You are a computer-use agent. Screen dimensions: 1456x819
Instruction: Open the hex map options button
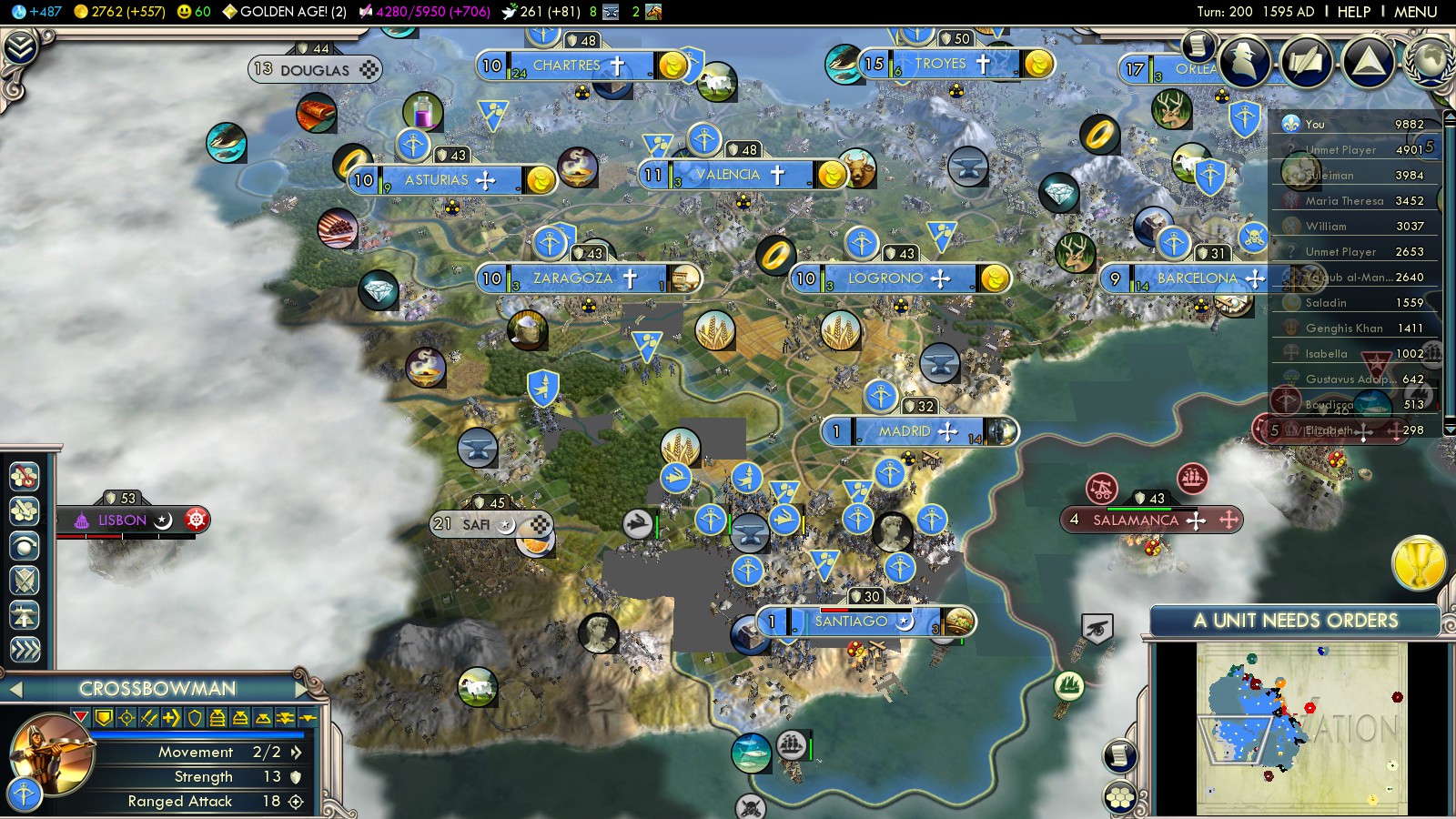(x=1120, y=798)
